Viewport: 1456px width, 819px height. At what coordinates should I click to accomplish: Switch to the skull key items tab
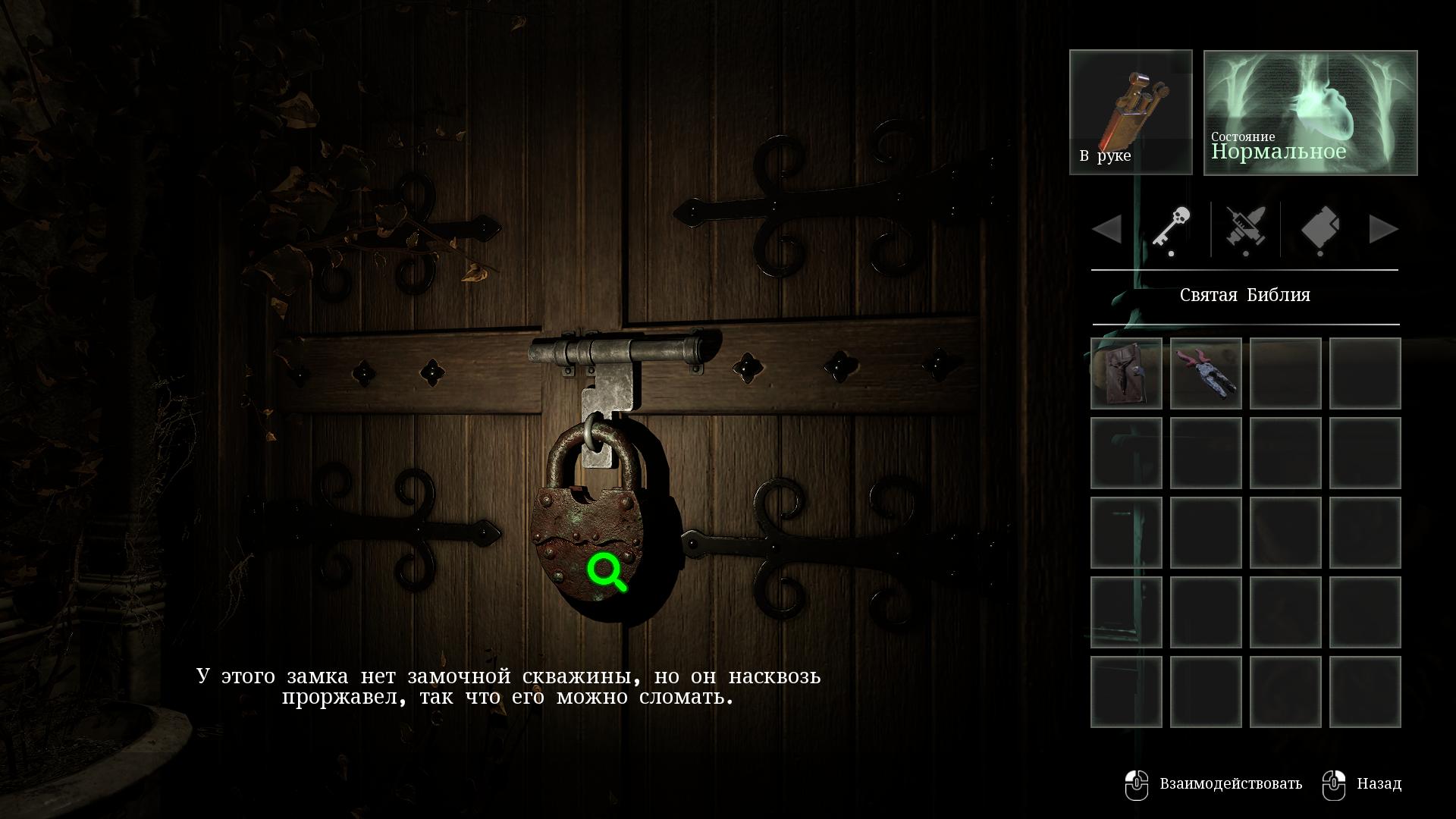pyautogui.click(x=1171, y=229)
